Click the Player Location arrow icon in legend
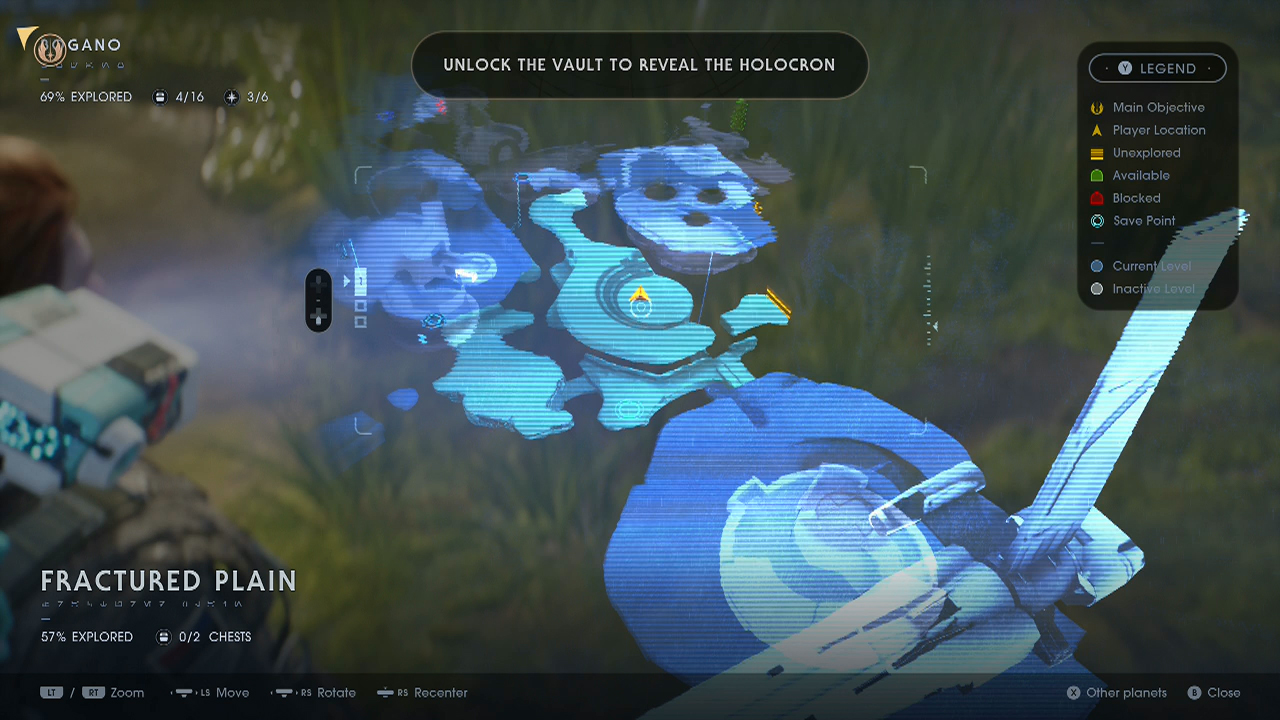The image size is (1280, 720). coord(1096,130)
